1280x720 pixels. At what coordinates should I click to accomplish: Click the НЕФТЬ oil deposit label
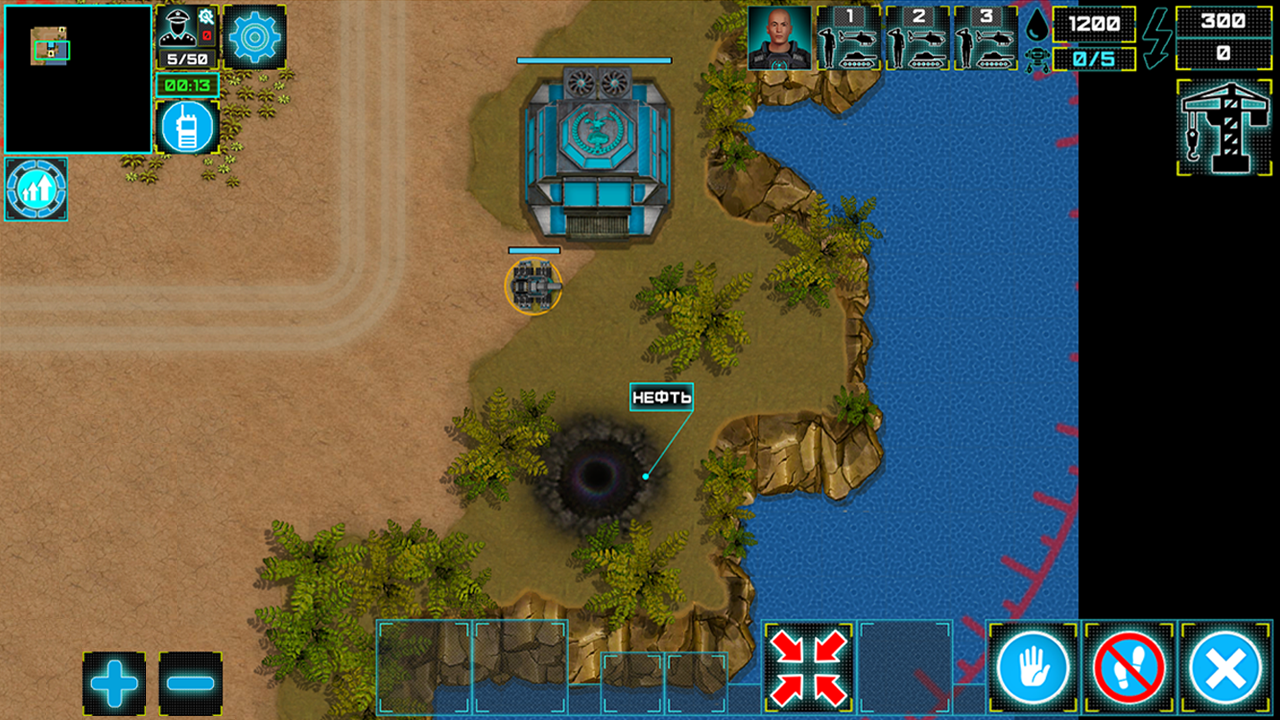pos(662,397)
